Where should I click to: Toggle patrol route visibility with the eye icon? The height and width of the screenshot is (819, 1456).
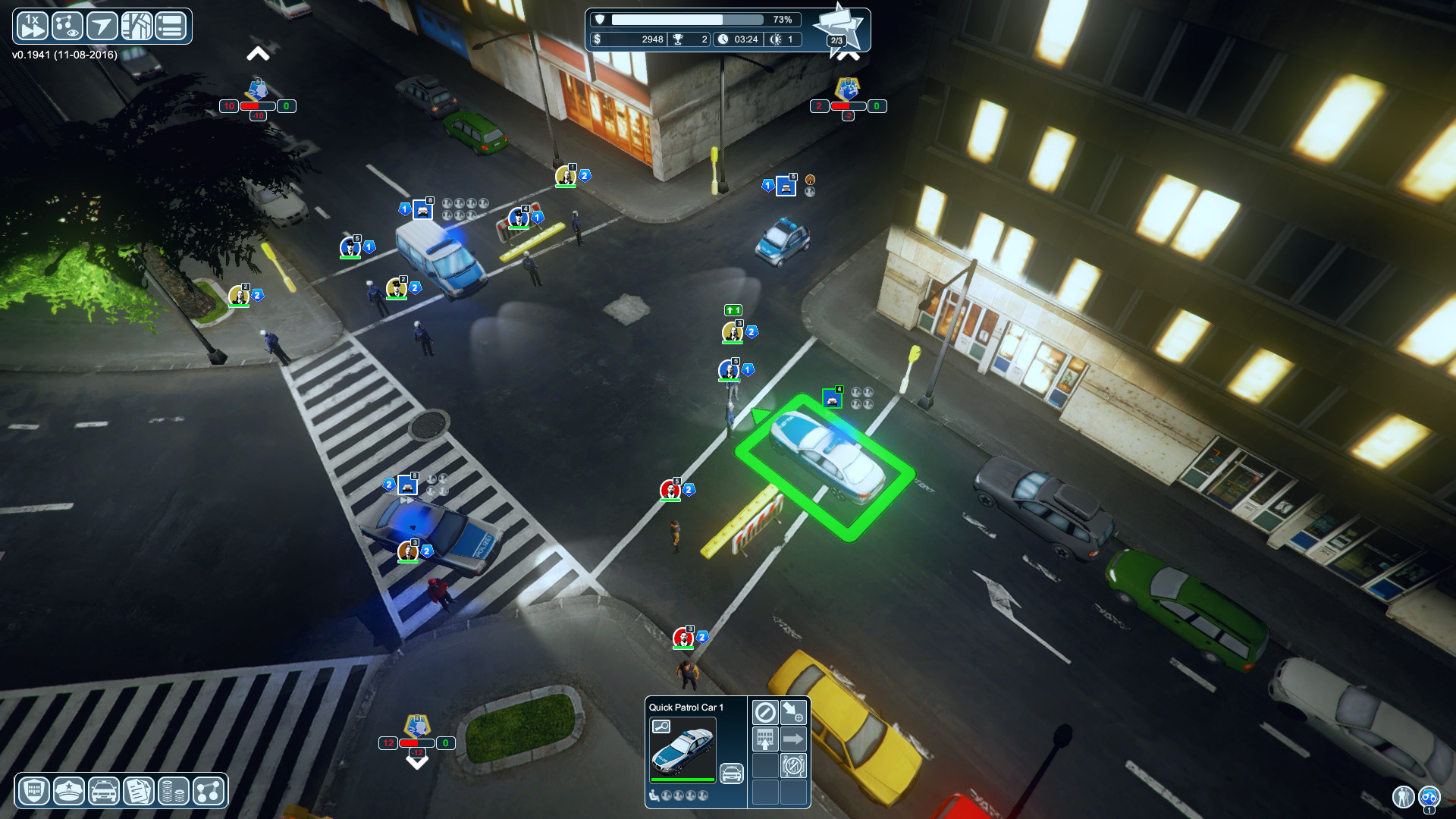click(x=67, y=26)
